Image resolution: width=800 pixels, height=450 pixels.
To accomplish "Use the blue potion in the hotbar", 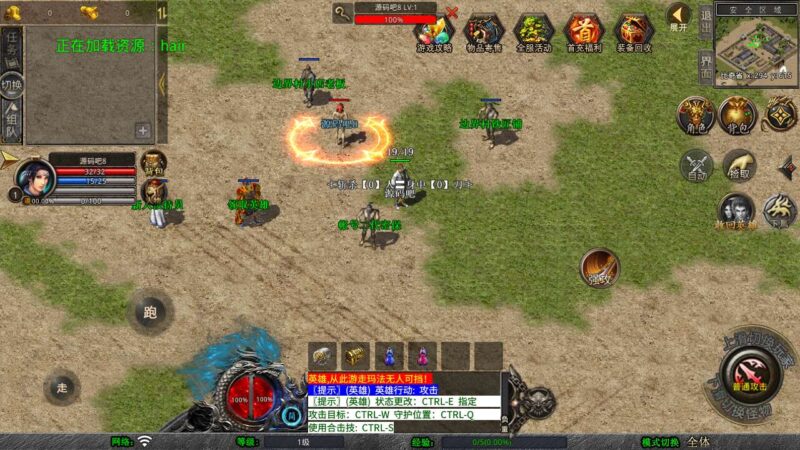I will point(391,355).
